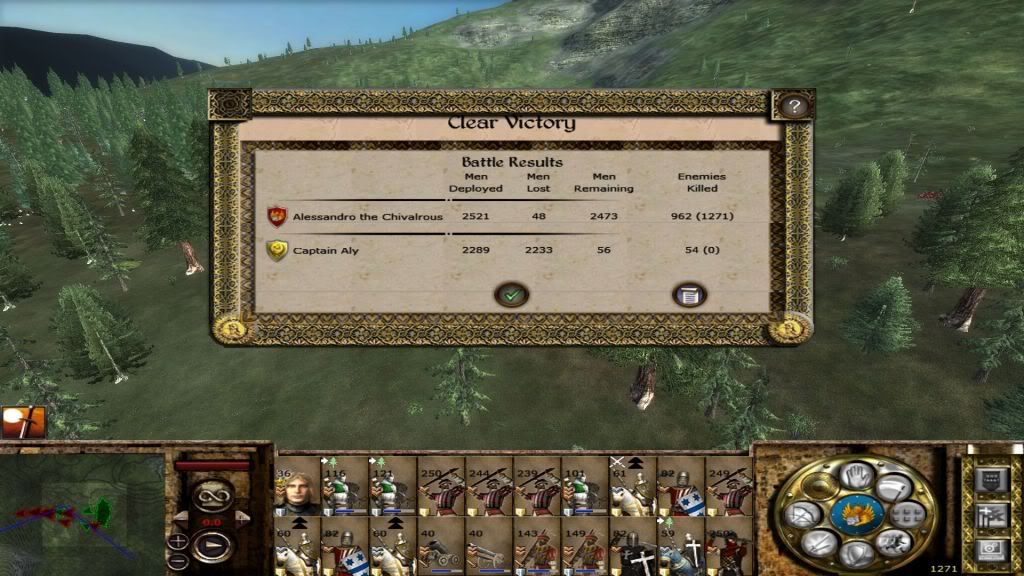Click the hammer icon above the minimap
Image resolution: width=1024 pixels, height=576 pixels.
tap(20, 423)
